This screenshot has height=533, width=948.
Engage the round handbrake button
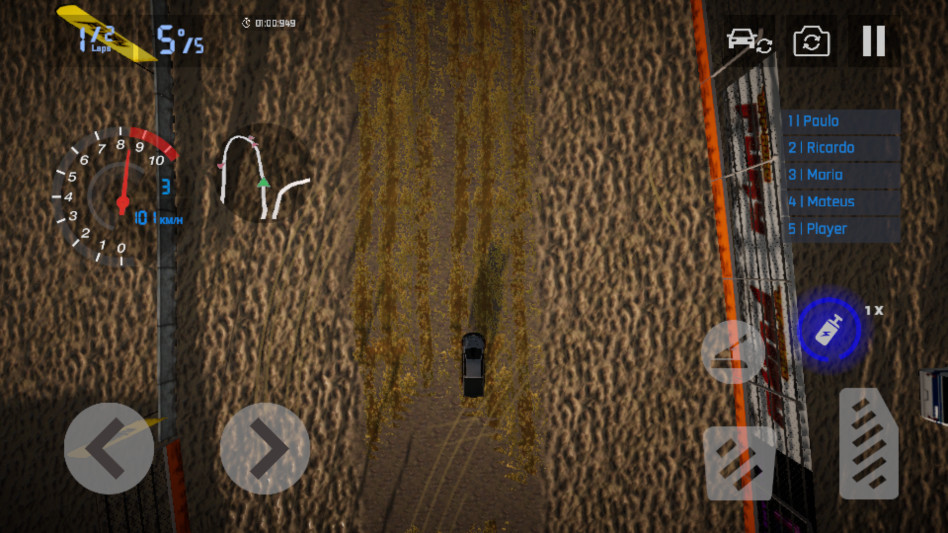(733, 351)
